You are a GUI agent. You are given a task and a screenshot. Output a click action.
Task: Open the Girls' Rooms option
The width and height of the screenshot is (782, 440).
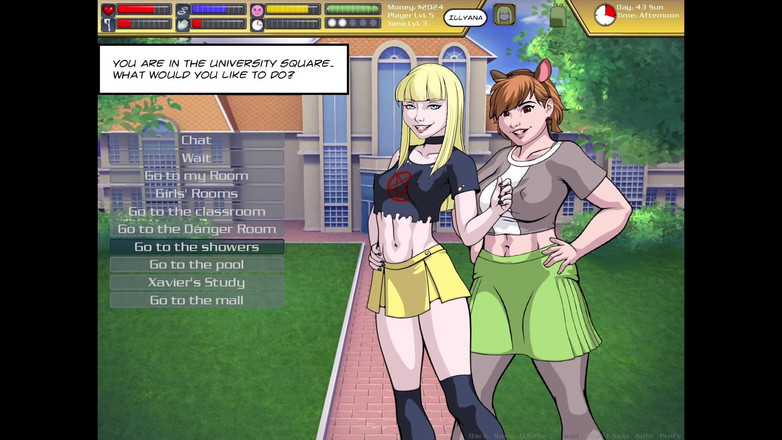[x=196, y=193]
